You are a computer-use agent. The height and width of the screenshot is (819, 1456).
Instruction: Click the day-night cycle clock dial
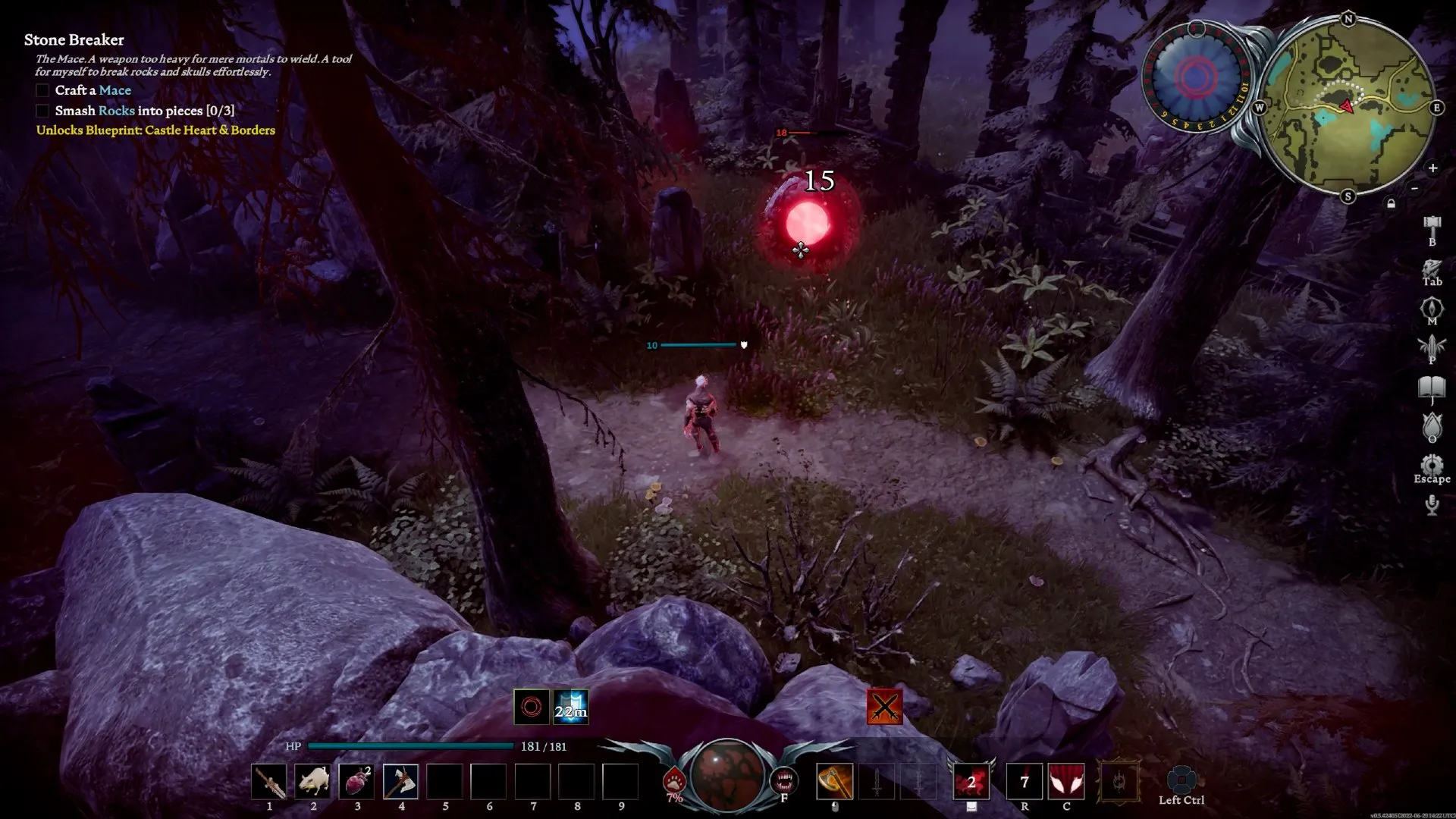[1195, 77]
